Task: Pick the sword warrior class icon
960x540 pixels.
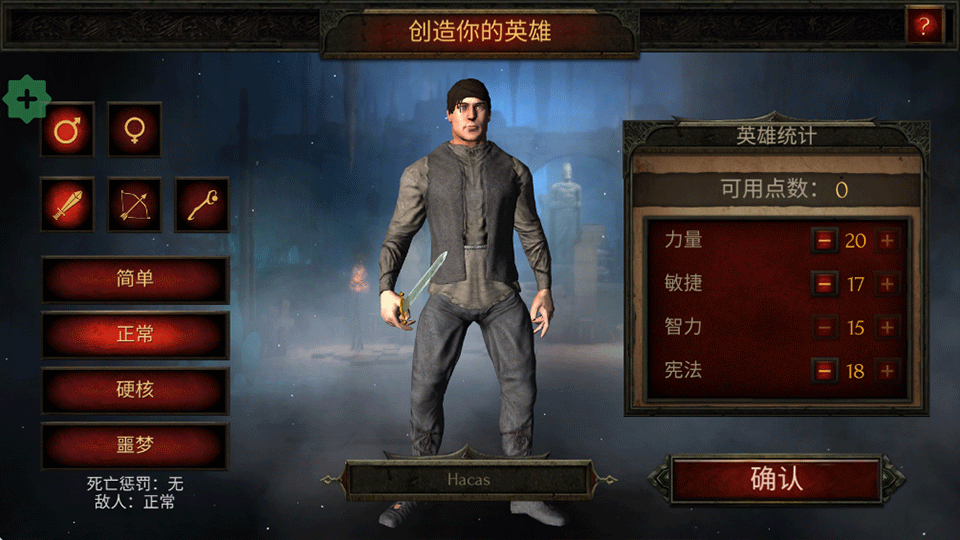Action: (x=67, y=205)
